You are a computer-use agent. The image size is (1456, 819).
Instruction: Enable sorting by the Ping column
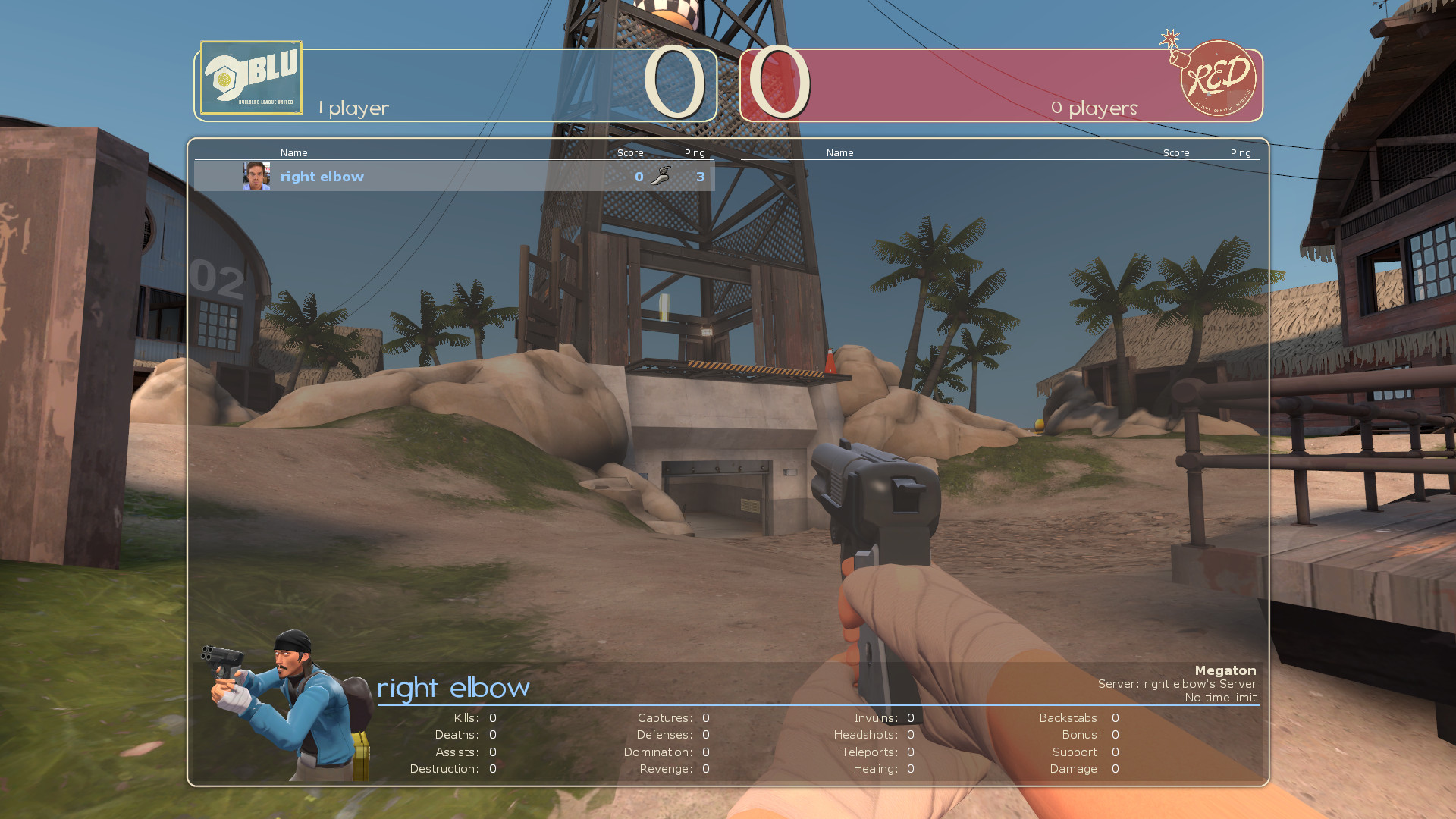click(694, 152)
